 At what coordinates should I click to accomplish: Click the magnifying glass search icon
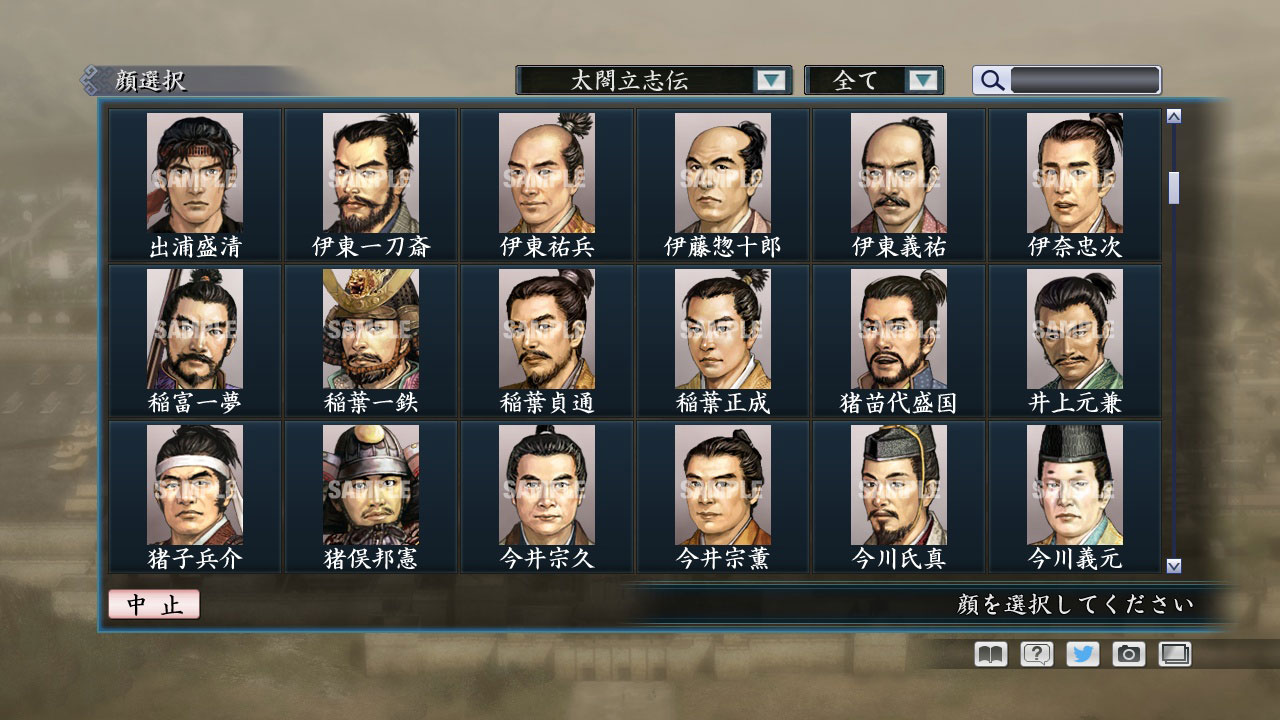pyautogui.click(x=990, y=79)
